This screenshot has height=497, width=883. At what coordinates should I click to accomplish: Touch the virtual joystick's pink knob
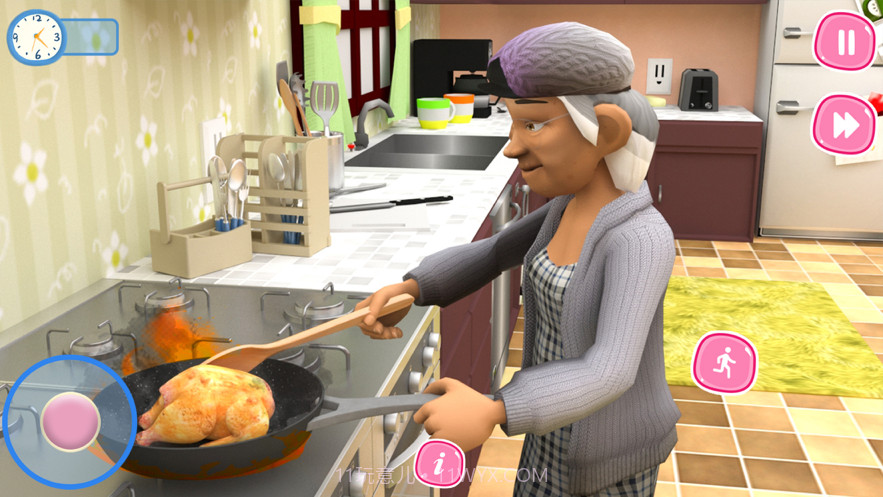[x=70, y=421]
